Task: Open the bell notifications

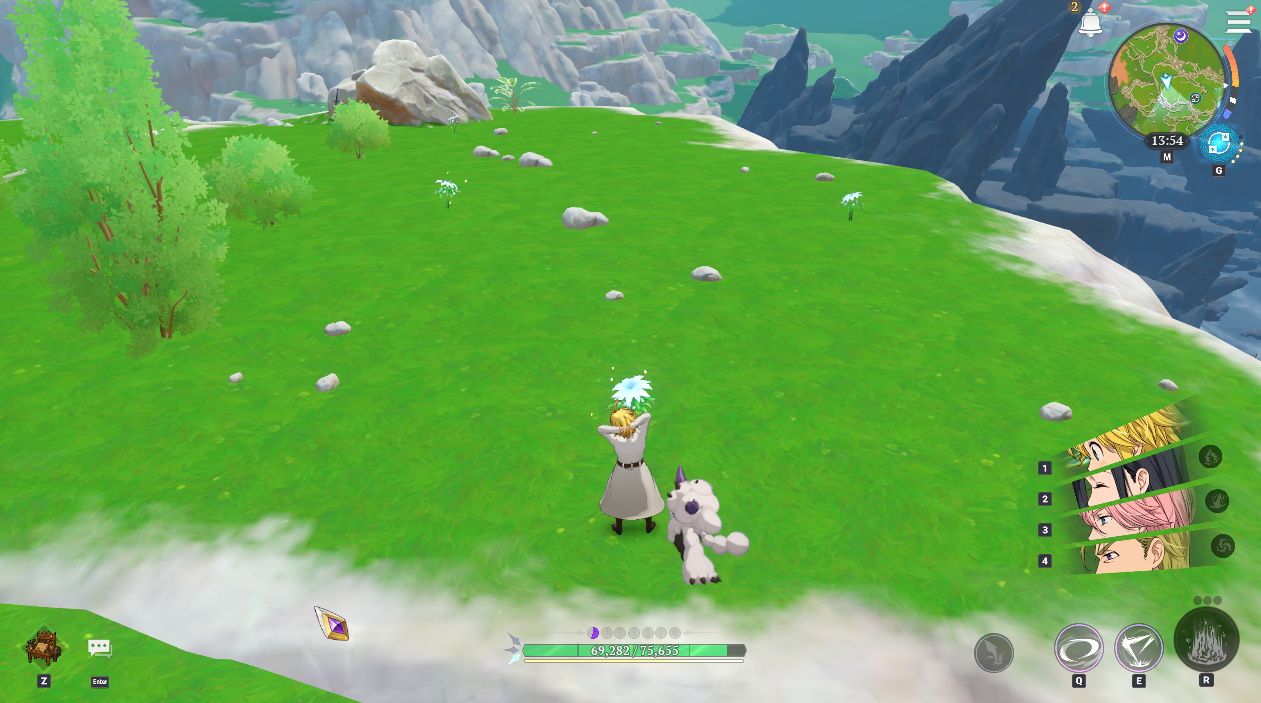Action: [1090, 22]
